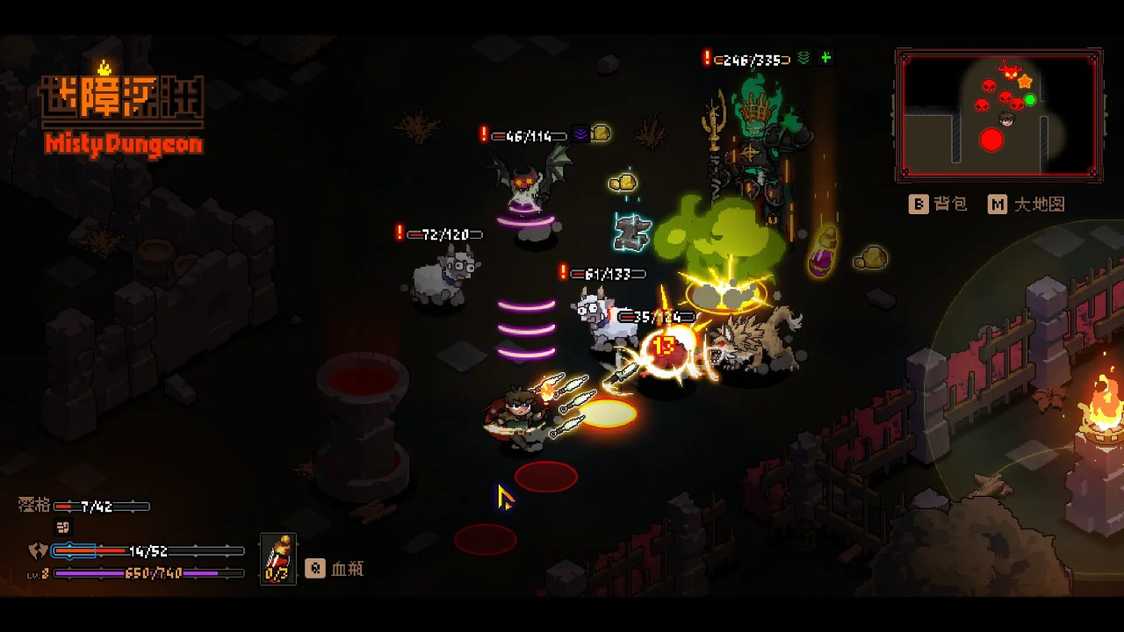Open the backpack via 背包 label
1124x632 pixels.
pos(939,204)
